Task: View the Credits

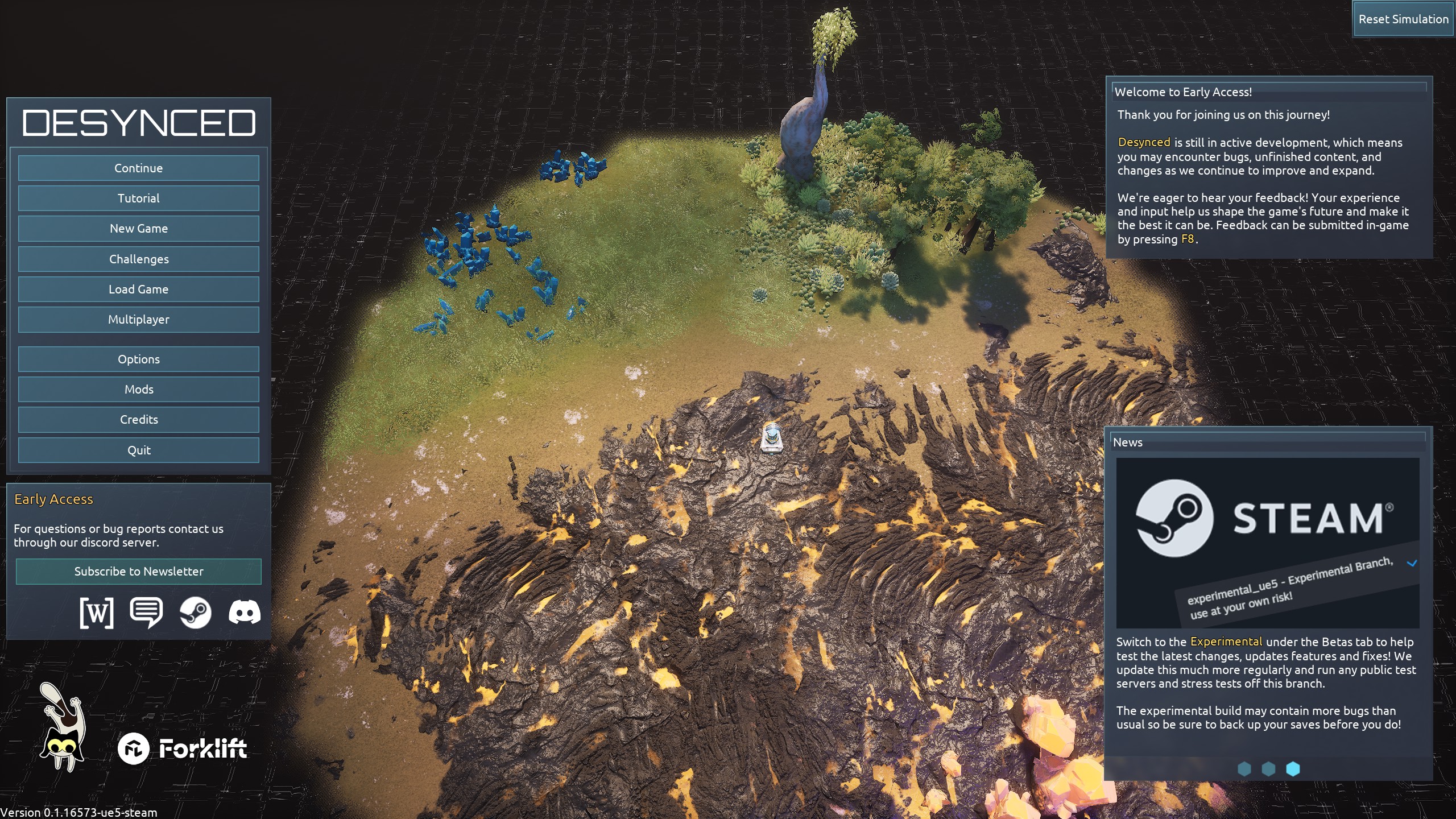Action: (x=138, y=420)
